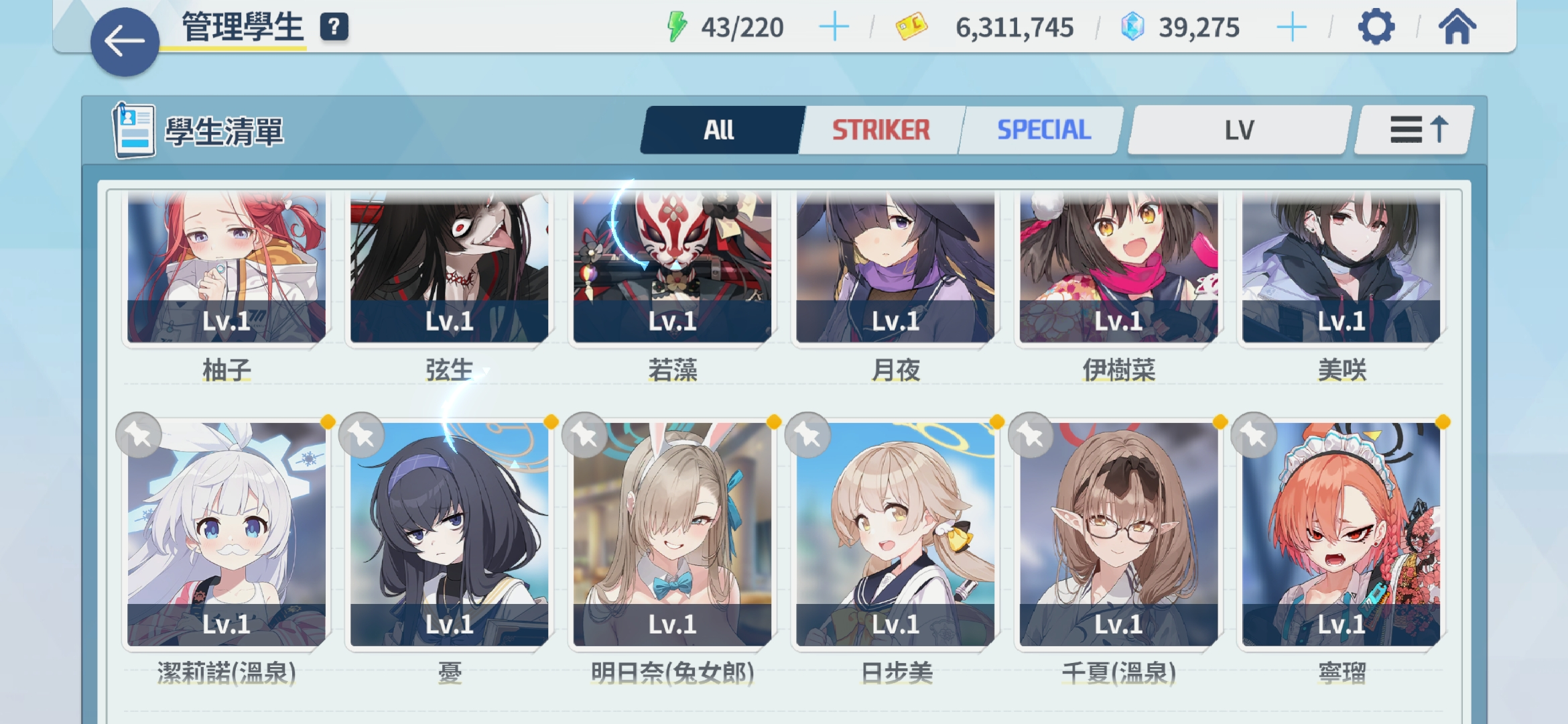Add energy with the plus button
This screenshot has height=724, width=1568.
[834, 27]
